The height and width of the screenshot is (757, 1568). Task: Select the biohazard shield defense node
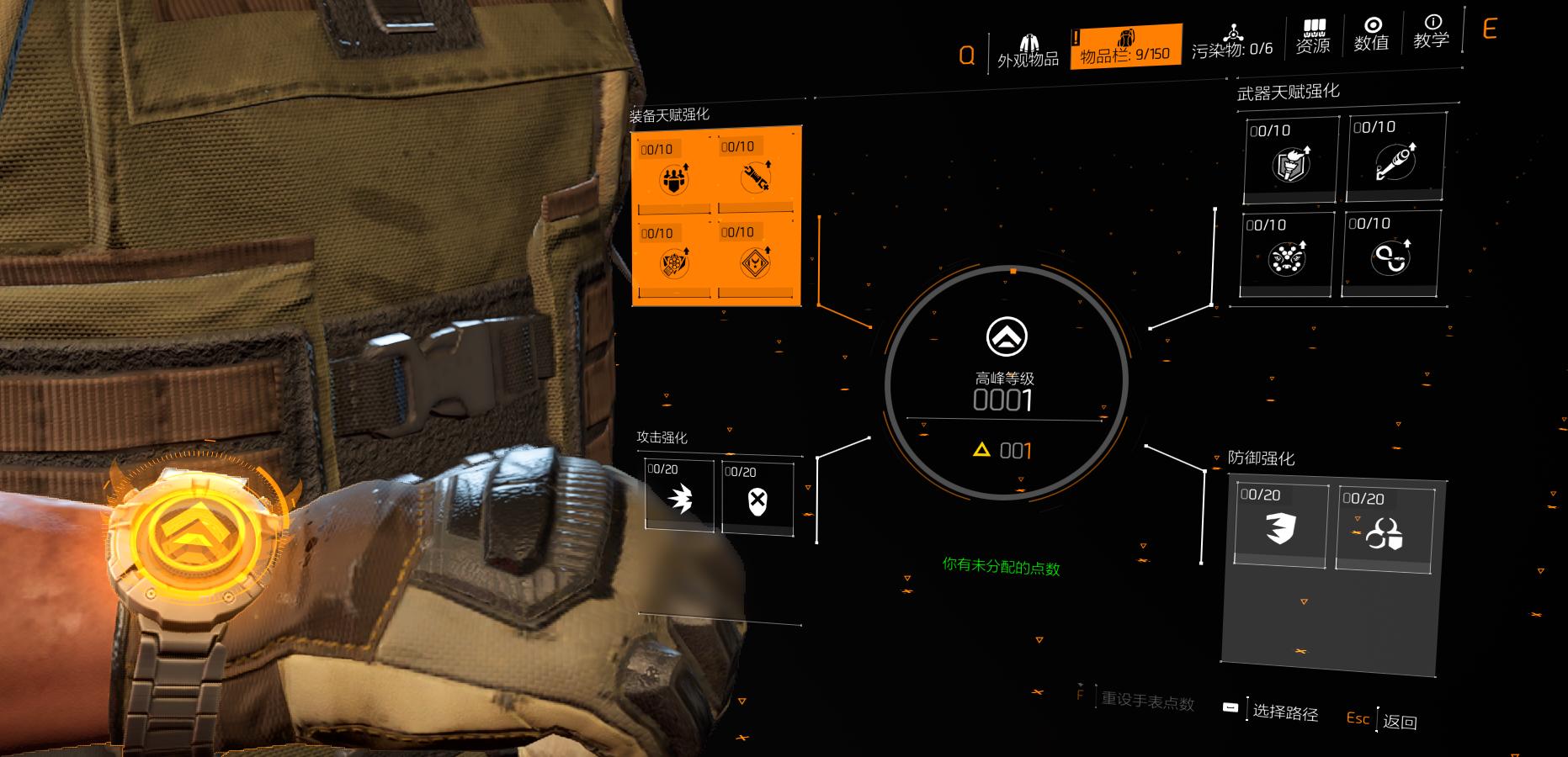pyautogui.click(x=1385, y=530)
